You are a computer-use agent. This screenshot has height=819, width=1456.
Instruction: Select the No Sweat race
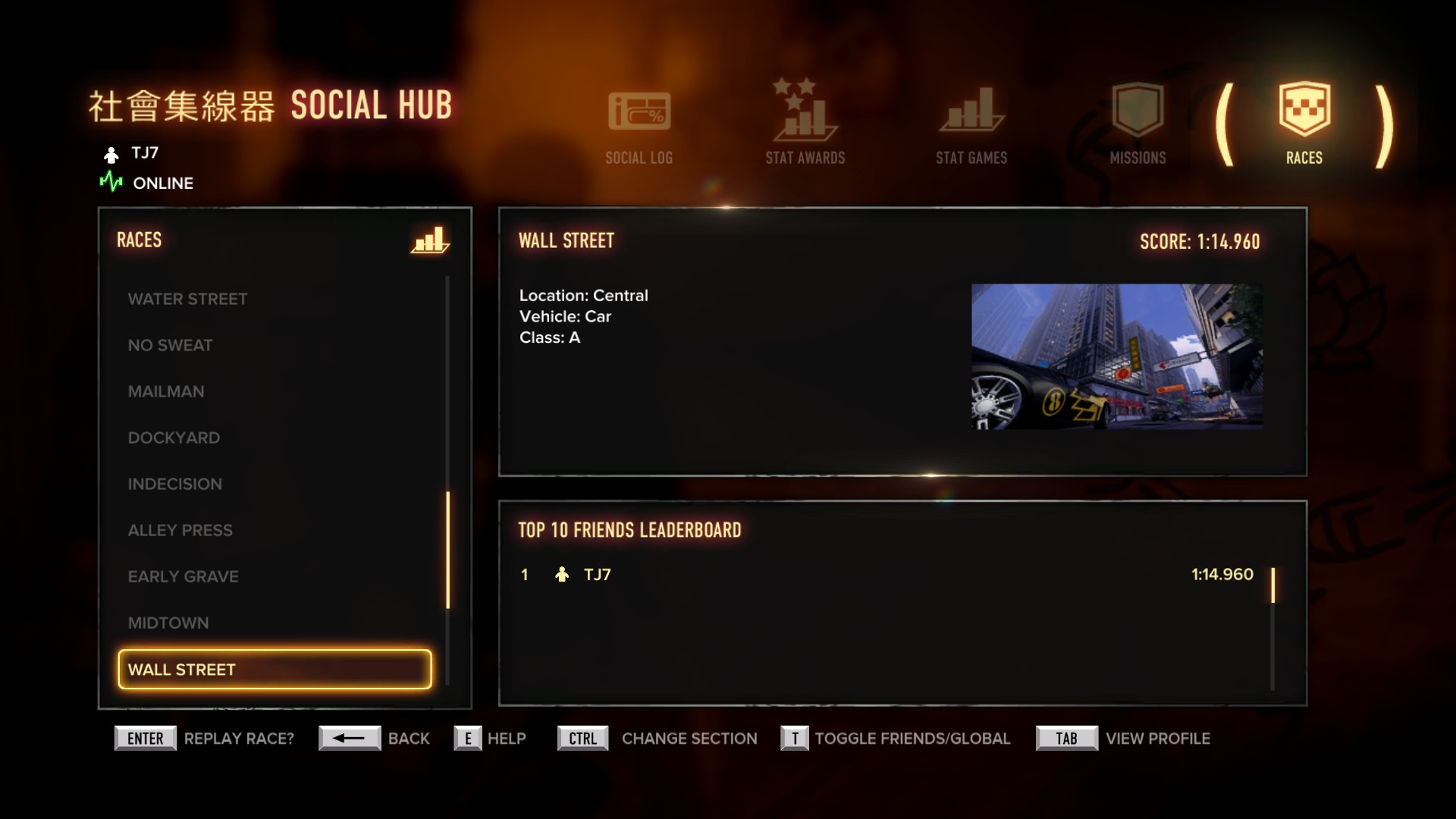coord(170,345)
